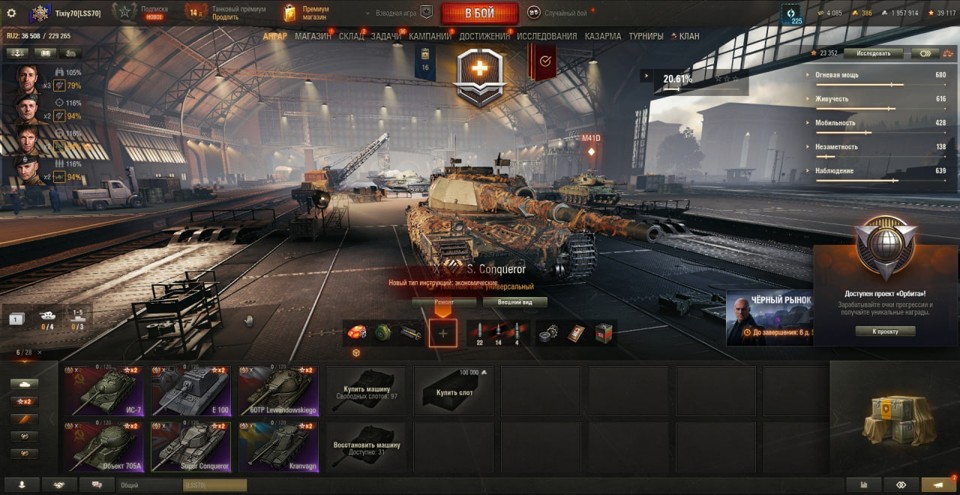Choose the E 100 tank card
The width and height of the screenshot is (960, 495).
191,390
